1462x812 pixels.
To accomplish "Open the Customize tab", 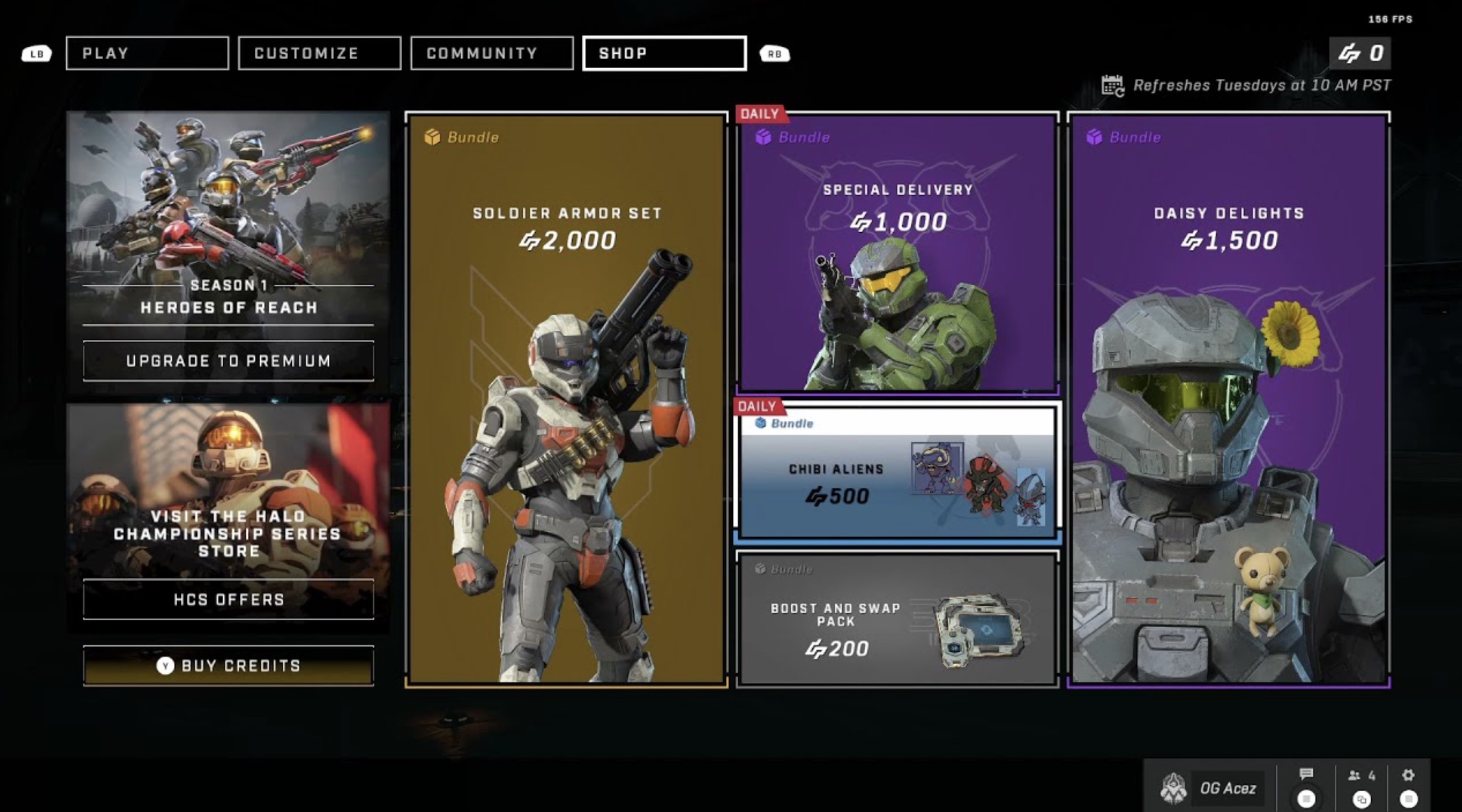I will coord(319,53).
